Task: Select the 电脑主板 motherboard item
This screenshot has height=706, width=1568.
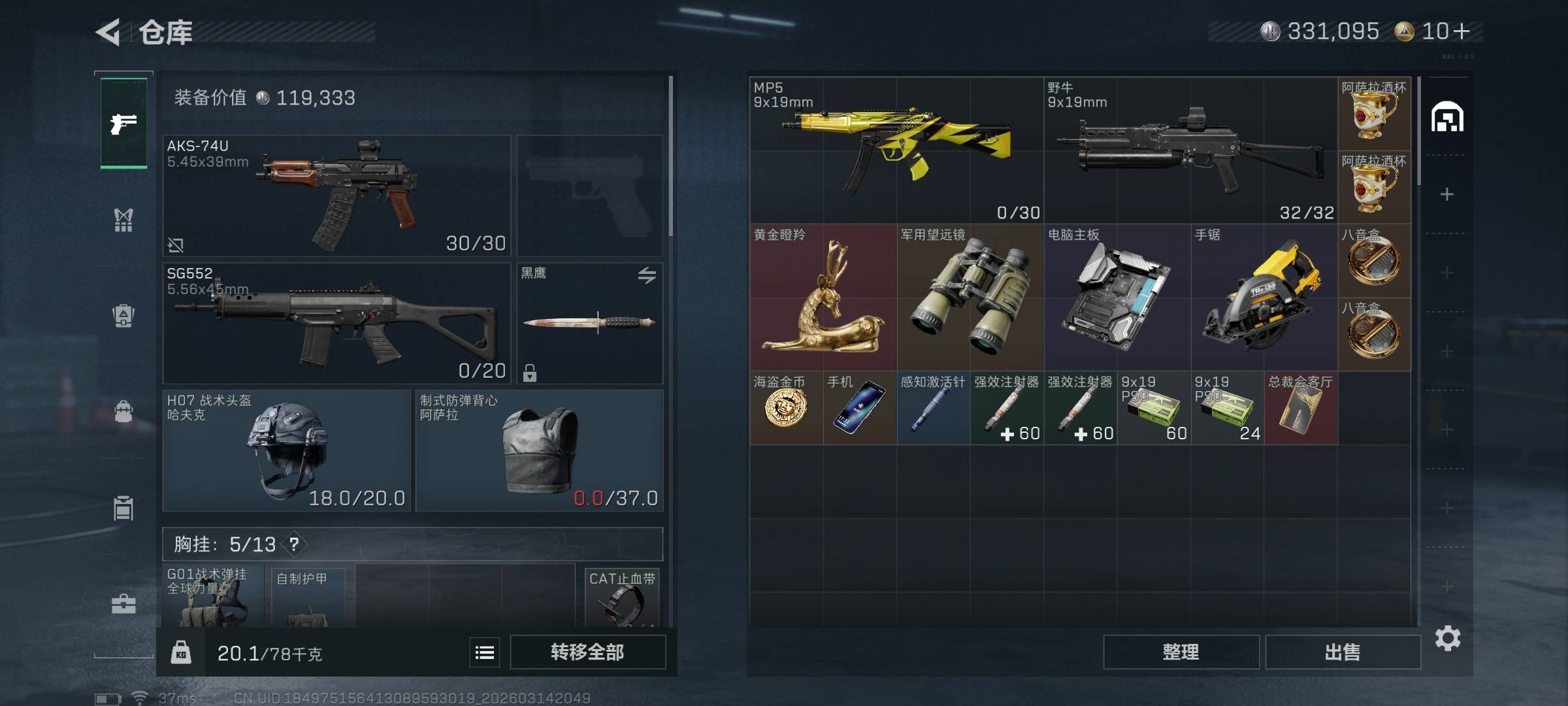Action: point(1117,297)
